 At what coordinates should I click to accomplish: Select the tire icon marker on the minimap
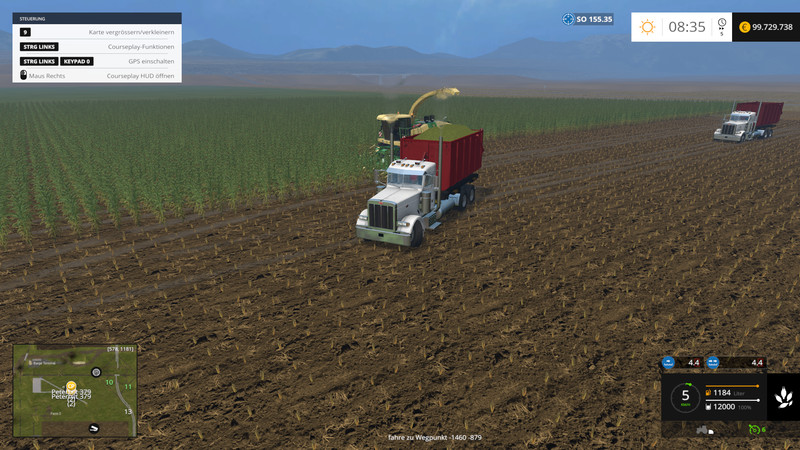click(96, 372)
